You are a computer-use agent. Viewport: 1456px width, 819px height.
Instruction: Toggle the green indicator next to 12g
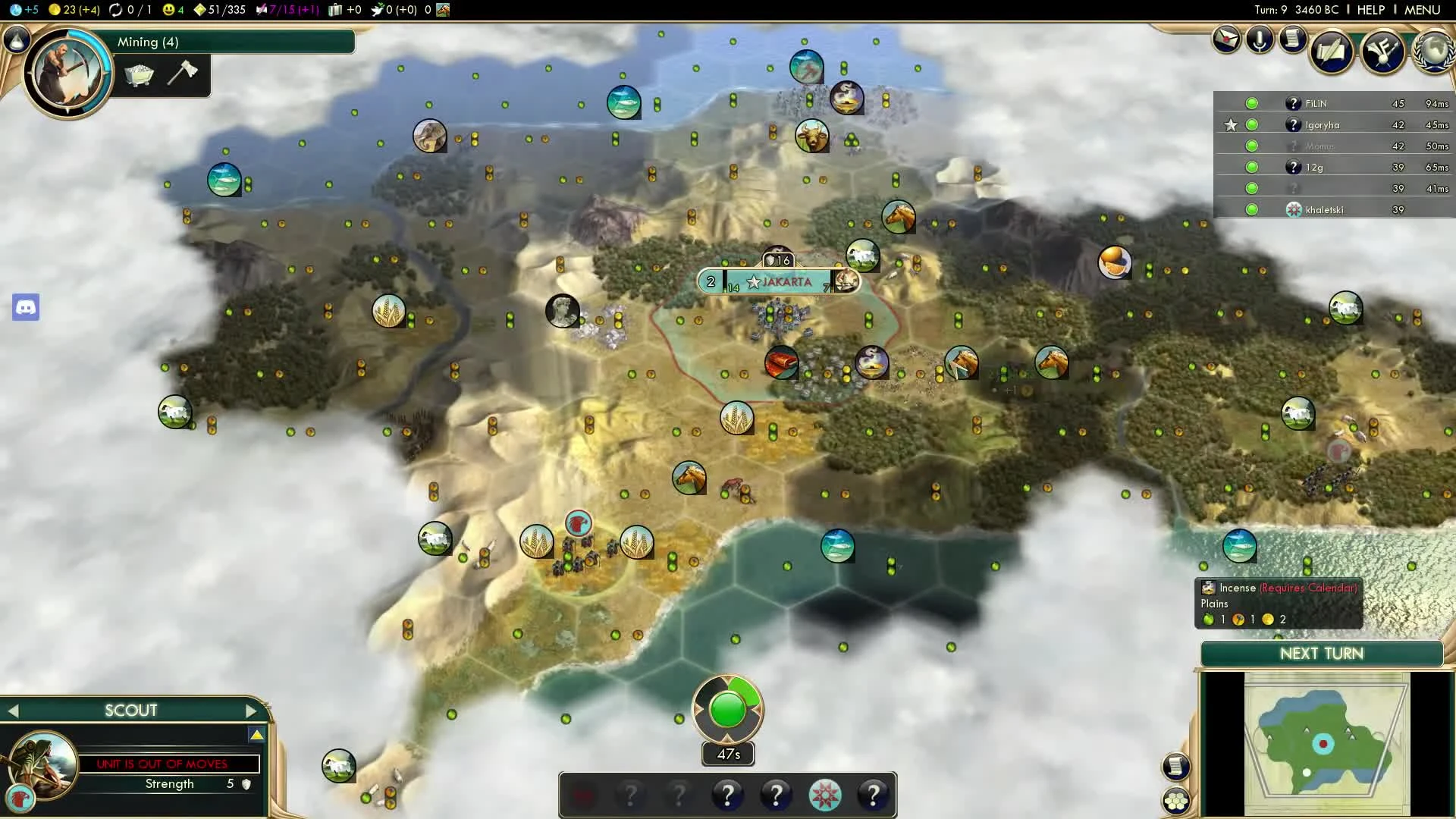[x=1251, y=167]
